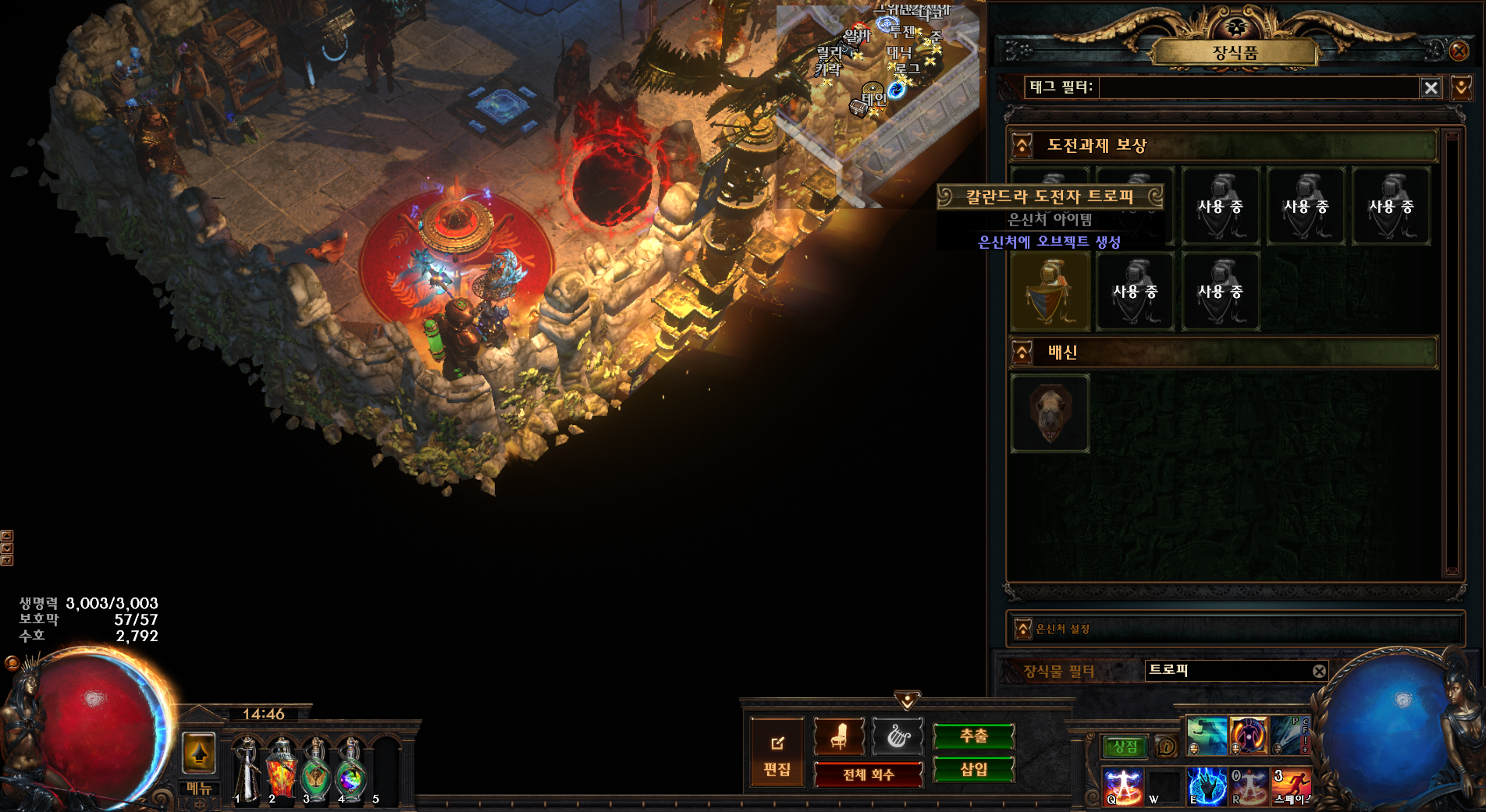Select the colored challenger trophy decoration
1486x812 pixels.
tap(1051, 292)
